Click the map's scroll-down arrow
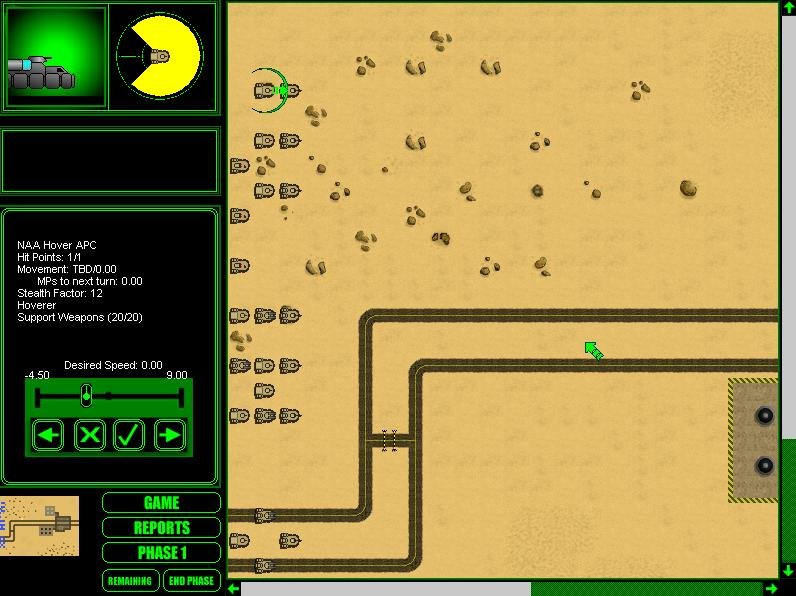Image resolution: width=796 pixels, height=596 pixels. tap(788, 570)
